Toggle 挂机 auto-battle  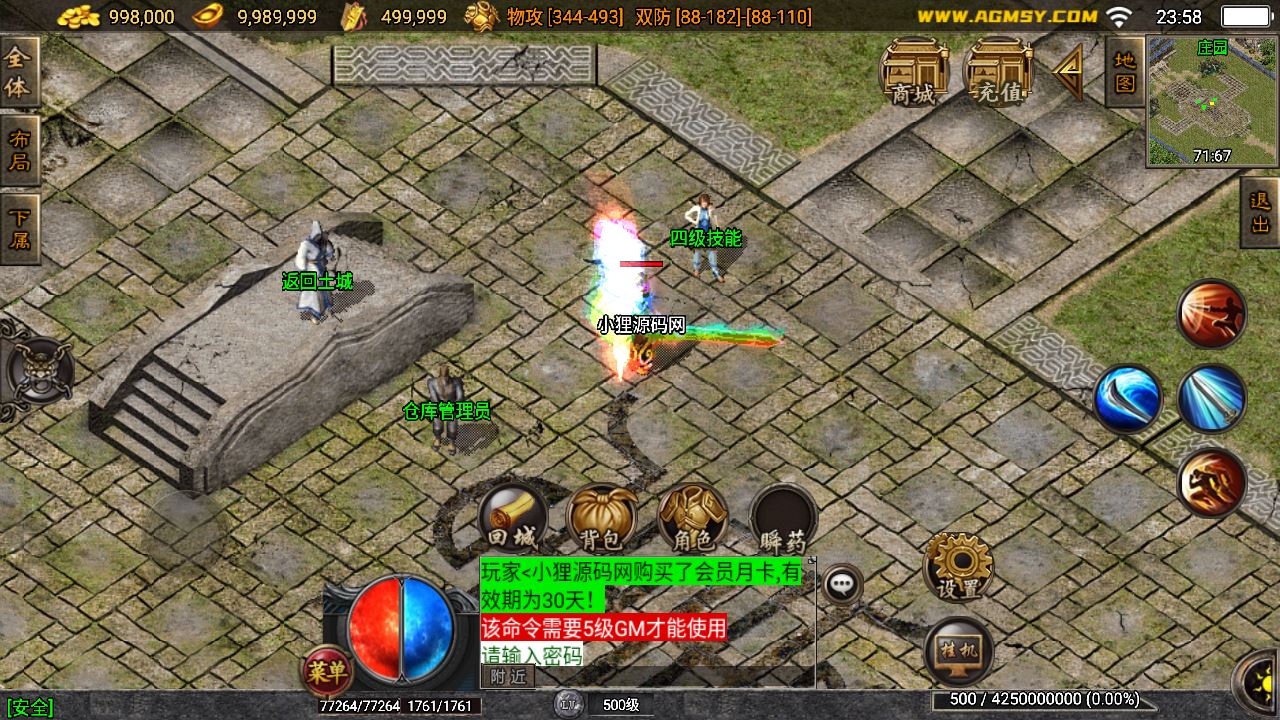coord(958,652)
